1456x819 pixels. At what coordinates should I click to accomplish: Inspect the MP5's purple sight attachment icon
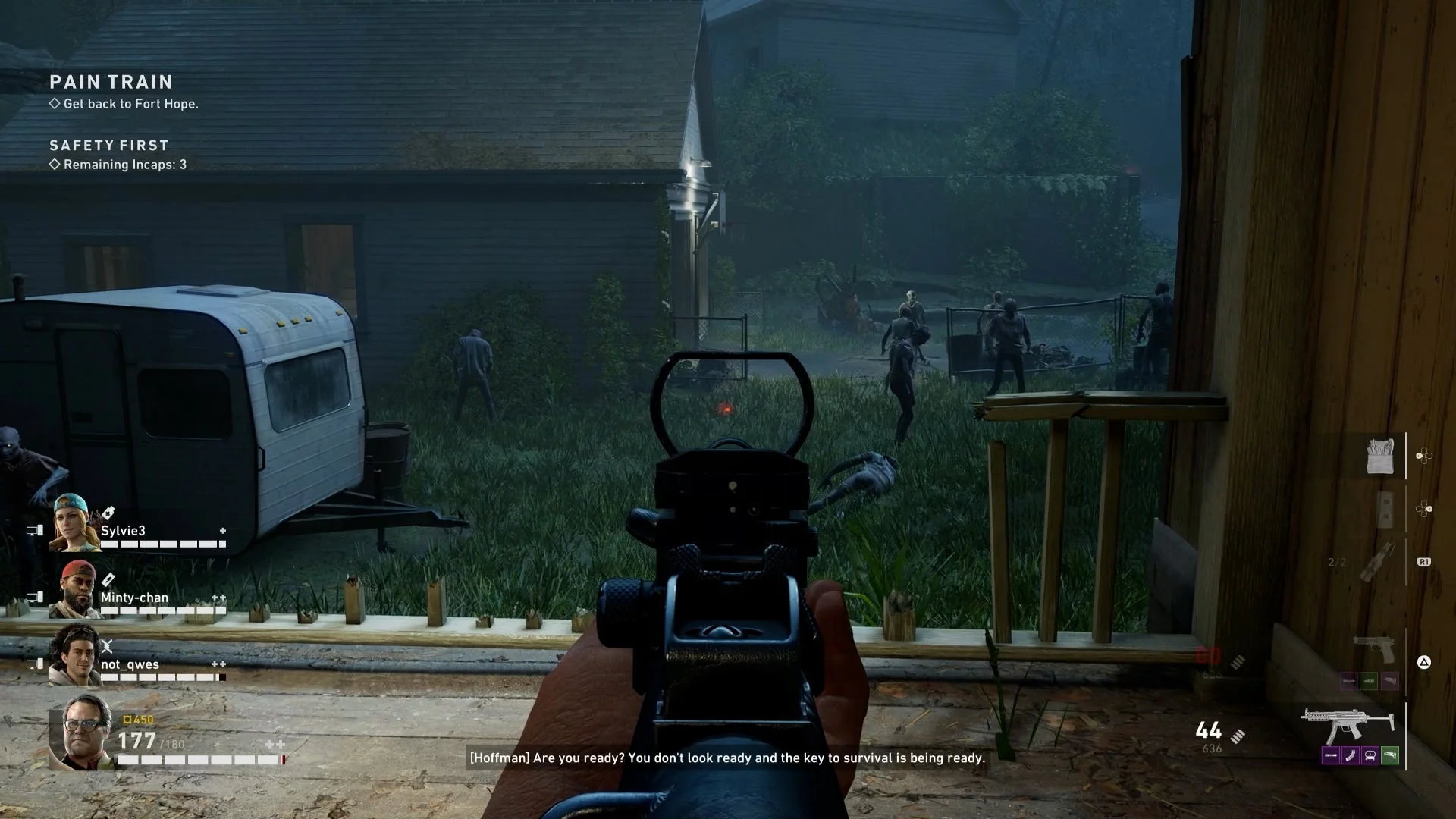[x=1370, y=756]
